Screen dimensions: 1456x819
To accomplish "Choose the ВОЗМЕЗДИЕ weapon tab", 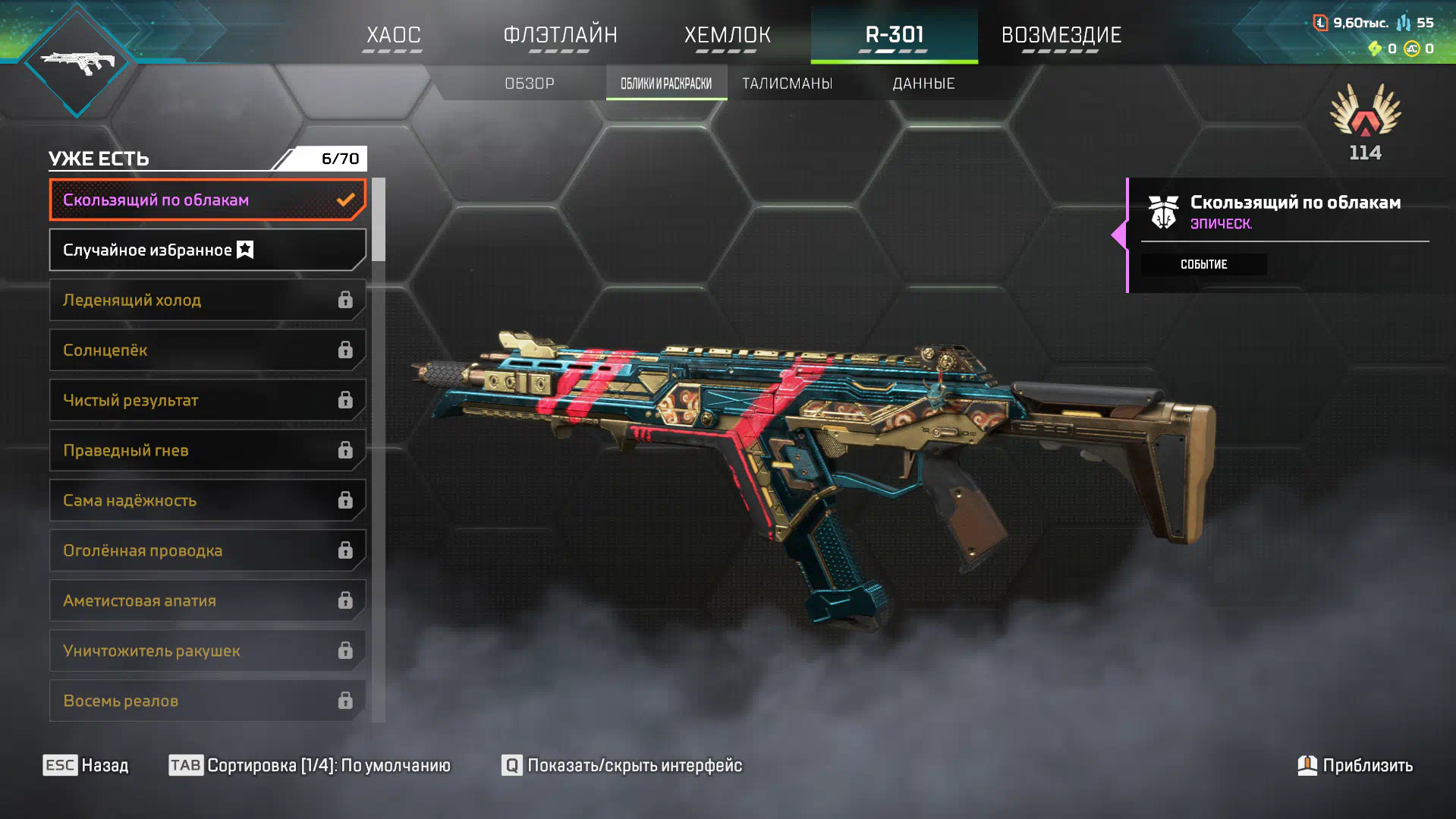I will (1061, 35).
